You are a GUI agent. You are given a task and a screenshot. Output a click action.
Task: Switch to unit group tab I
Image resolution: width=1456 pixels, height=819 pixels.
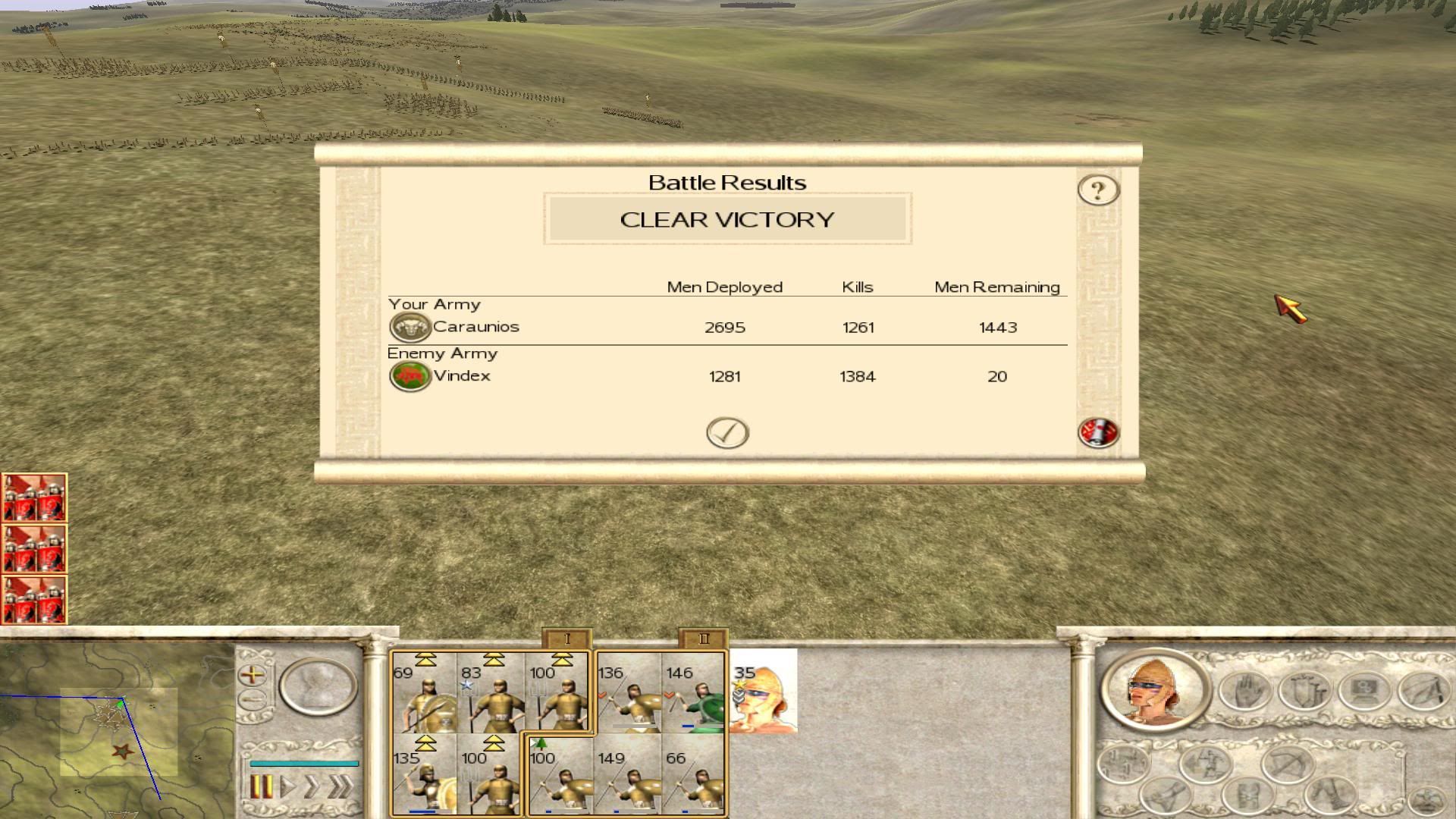pyautogui.click(x=566, y=639)
